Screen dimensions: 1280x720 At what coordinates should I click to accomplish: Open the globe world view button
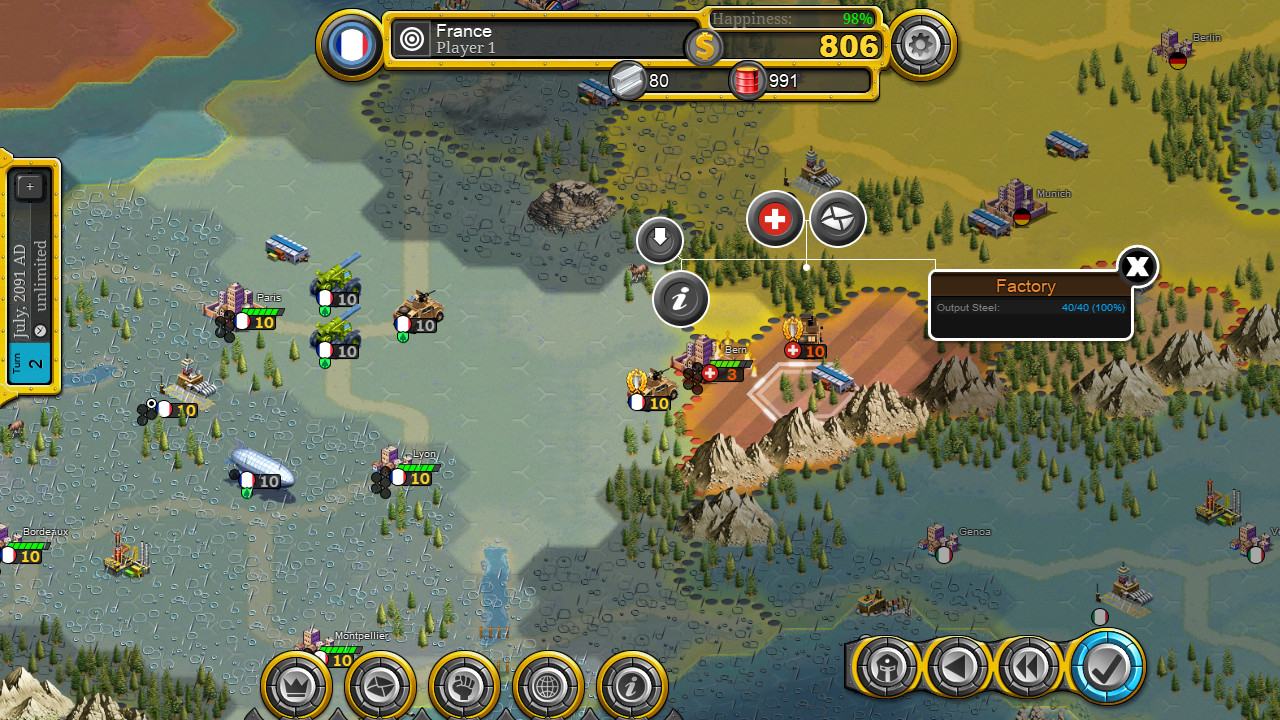tap(548, 686)
